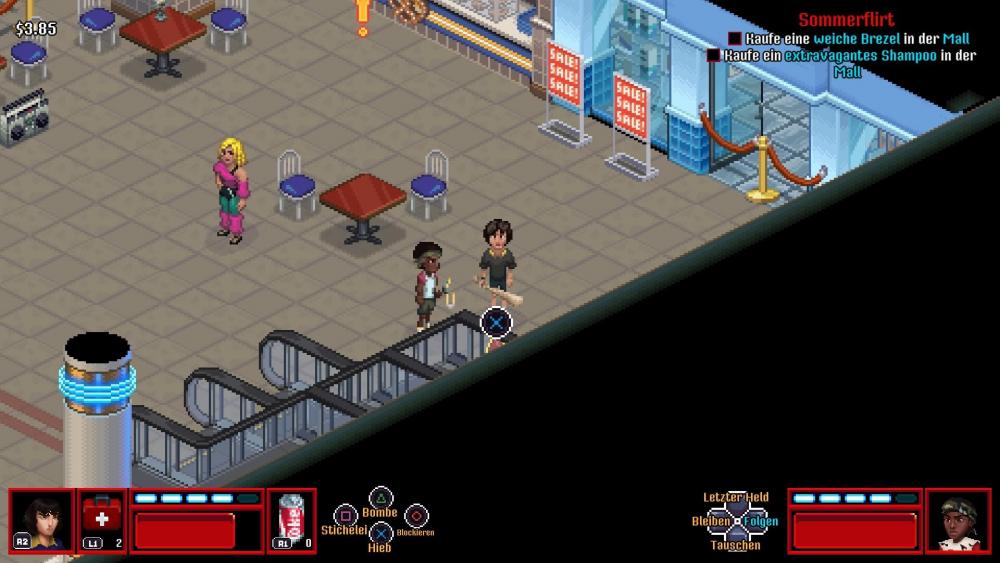The image size is (1000, 563).
Task: Select the active hero portrait
Action: (x=42, y=520)
